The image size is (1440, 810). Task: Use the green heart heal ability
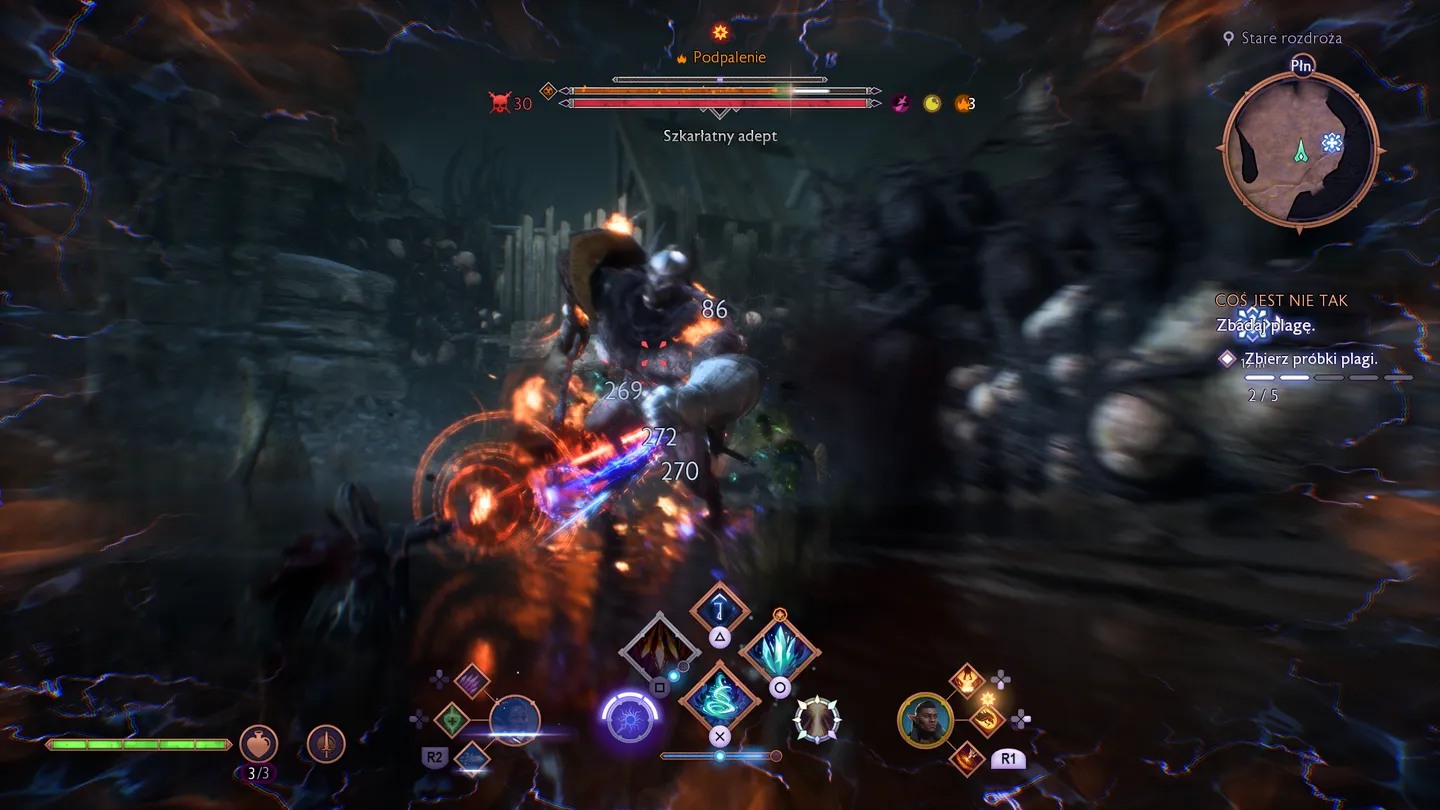452,720
